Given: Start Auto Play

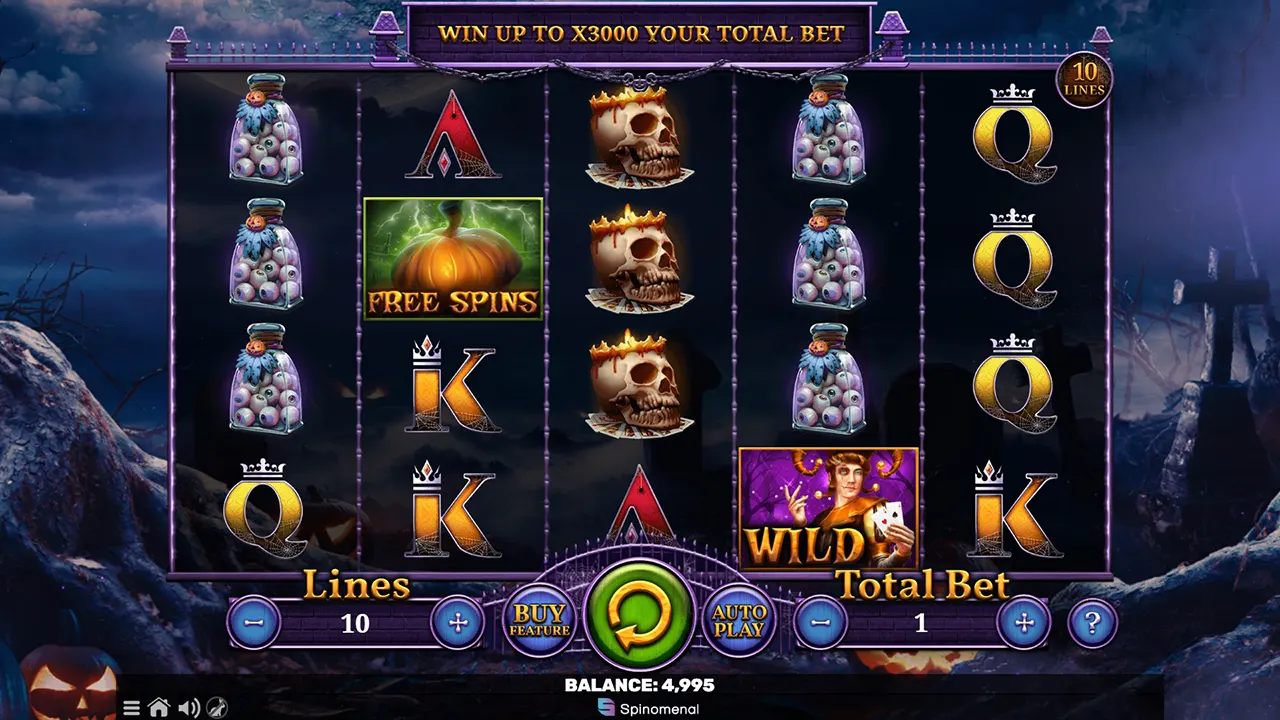Looking at the screenshot, I should click(x=739, y=621).
